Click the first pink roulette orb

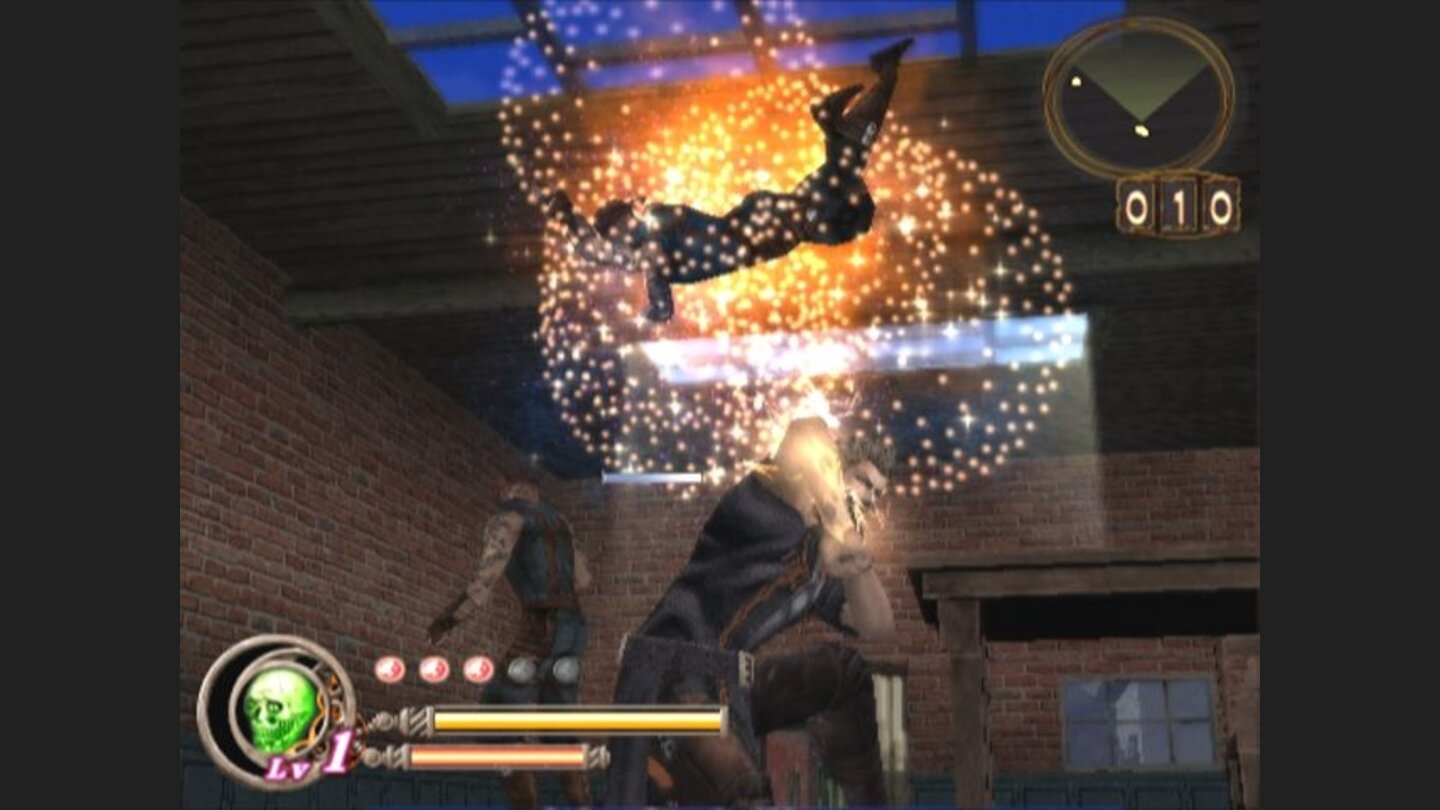388,668
